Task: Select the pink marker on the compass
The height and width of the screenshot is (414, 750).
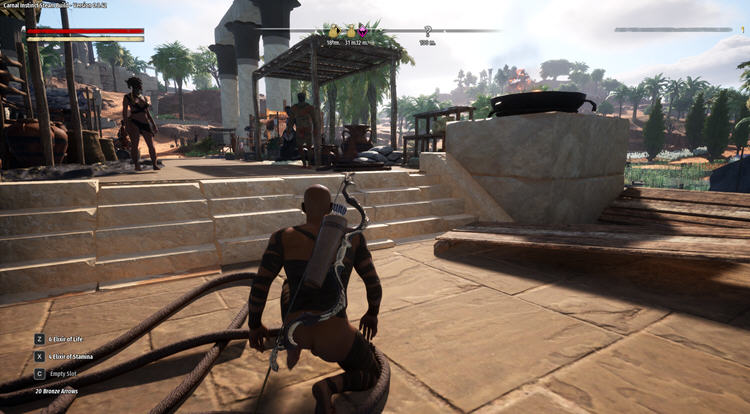Action: (362, 32)
